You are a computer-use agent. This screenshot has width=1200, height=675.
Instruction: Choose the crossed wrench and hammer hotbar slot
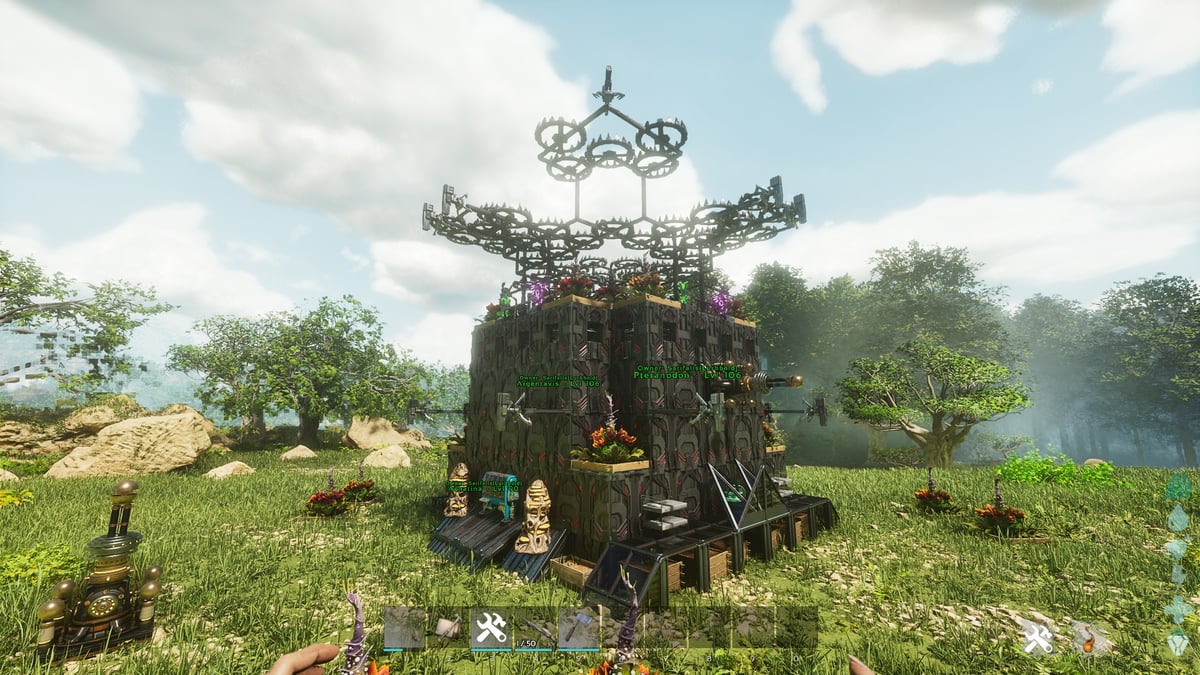(490, 628)
